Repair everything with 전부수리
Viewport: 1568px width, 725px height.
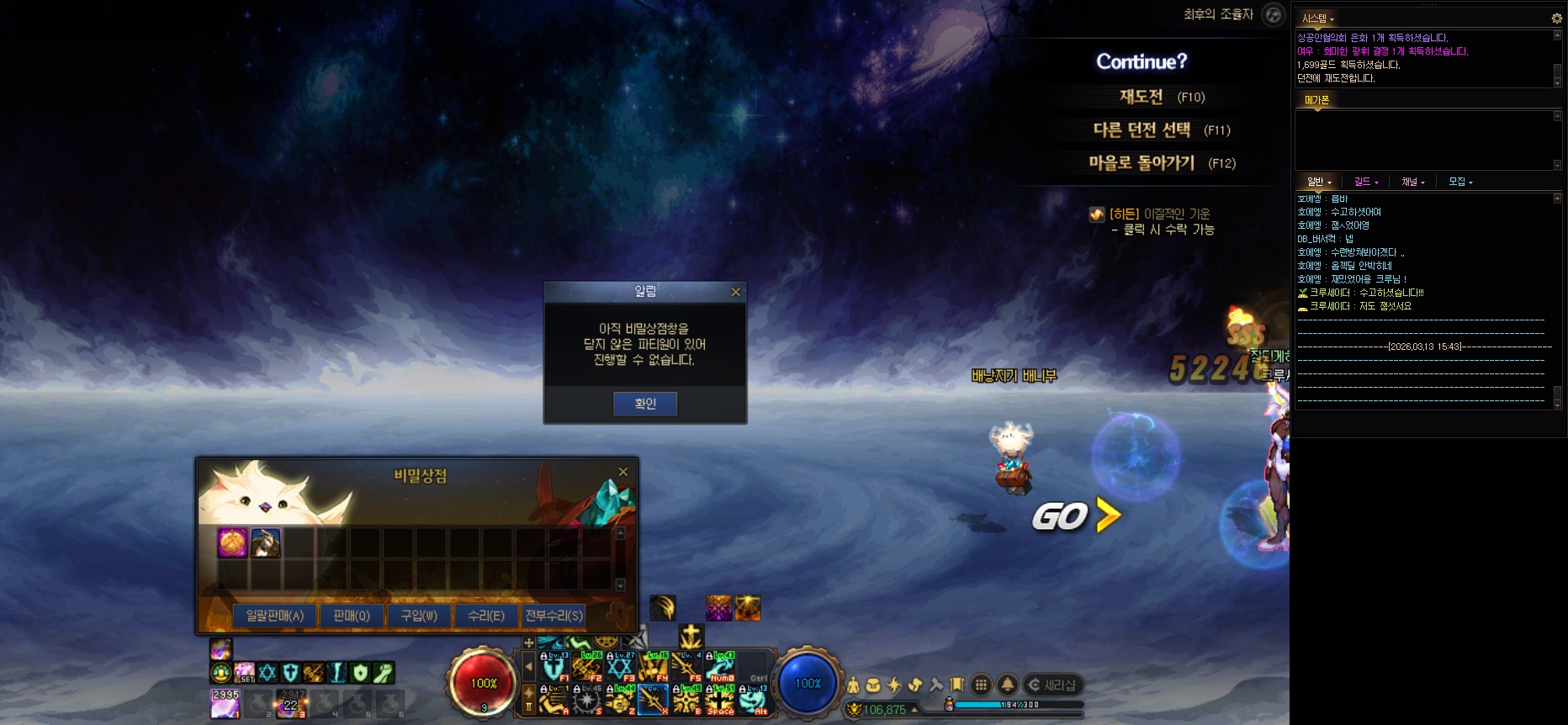[554, 616]
